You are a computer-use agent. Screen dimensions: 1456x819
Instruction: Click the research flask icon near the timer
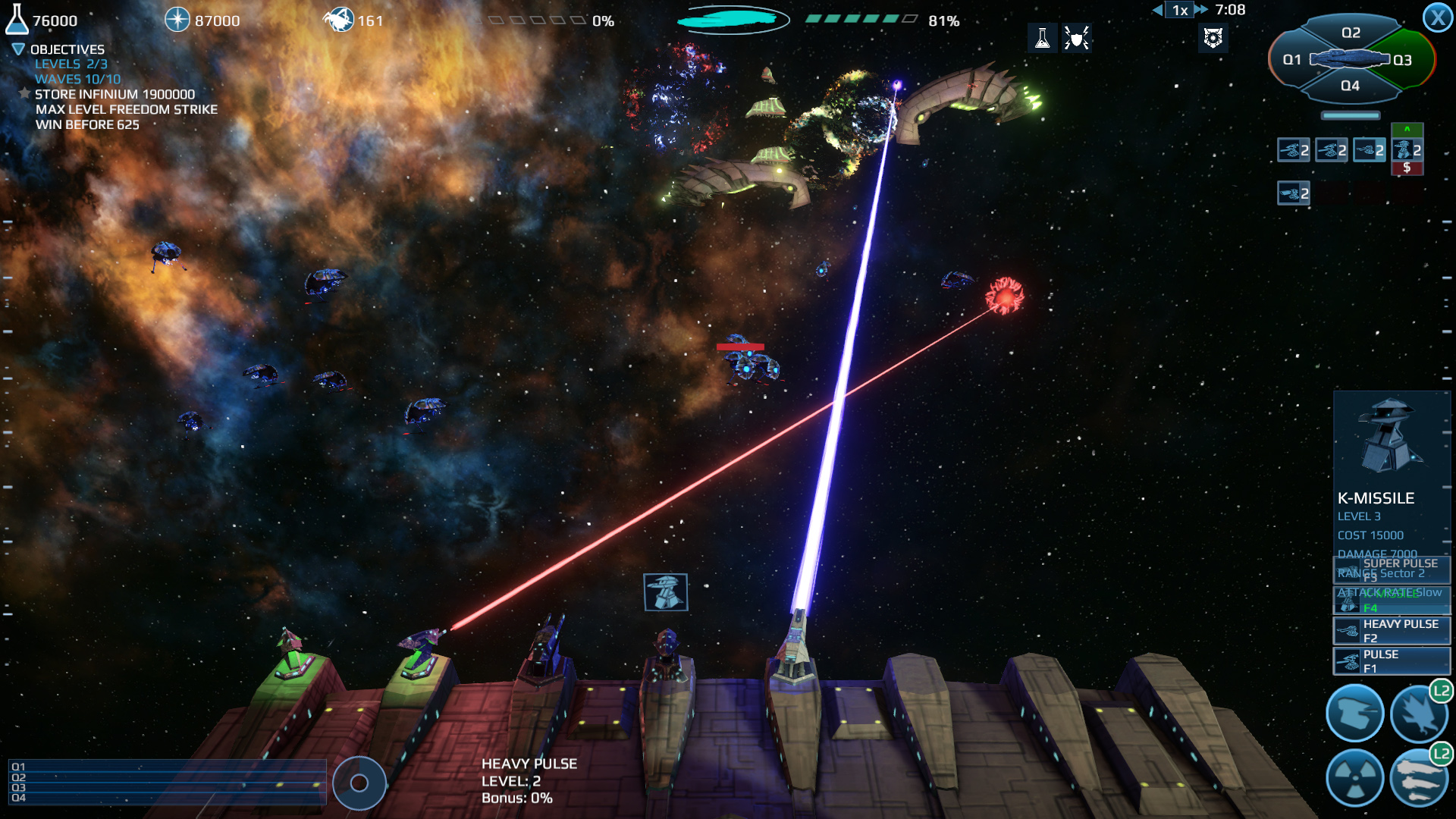coord(1044,38)
